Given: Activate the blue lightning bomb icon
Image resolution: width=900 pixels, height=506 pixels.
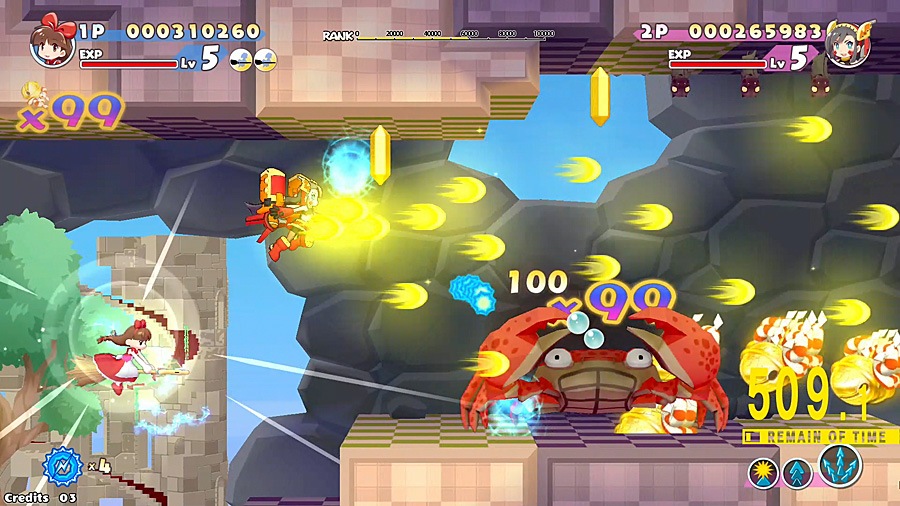Looking at the screenshot, I should coord(62,467).
